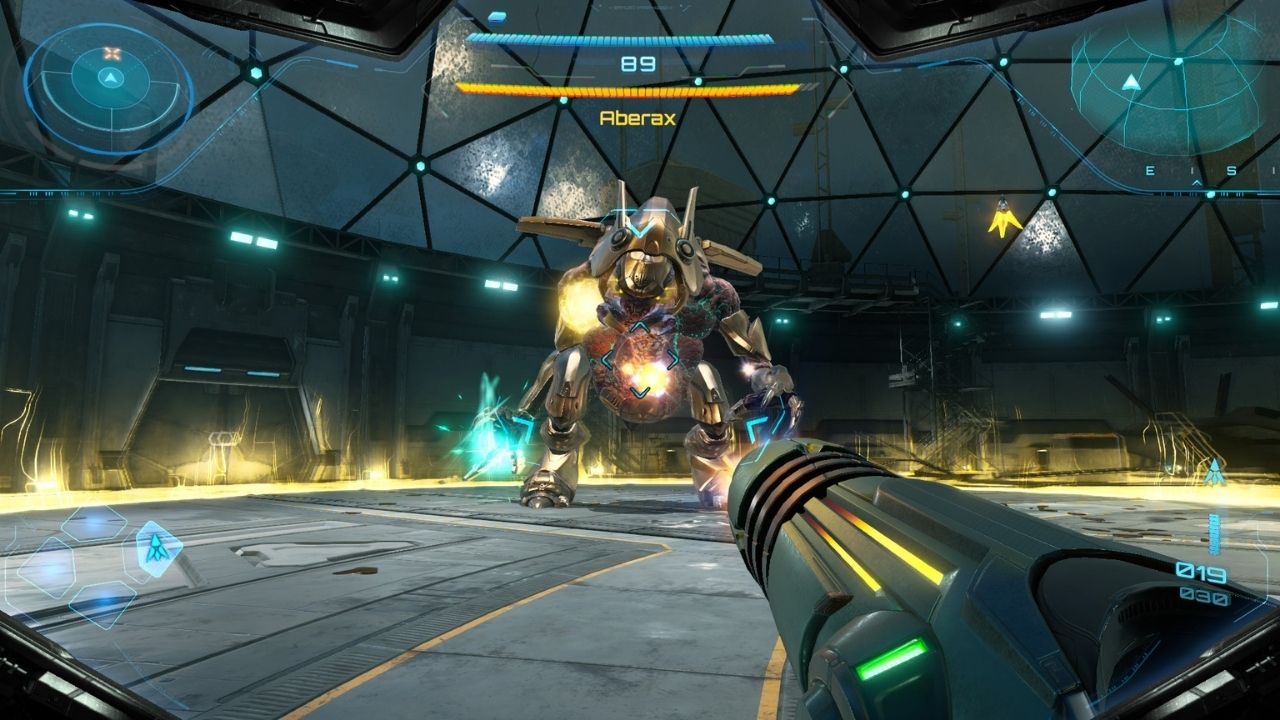Click the missile icon above the ammo count
This screenshot has width=1280, height=720.
(x=1215, y=472)
